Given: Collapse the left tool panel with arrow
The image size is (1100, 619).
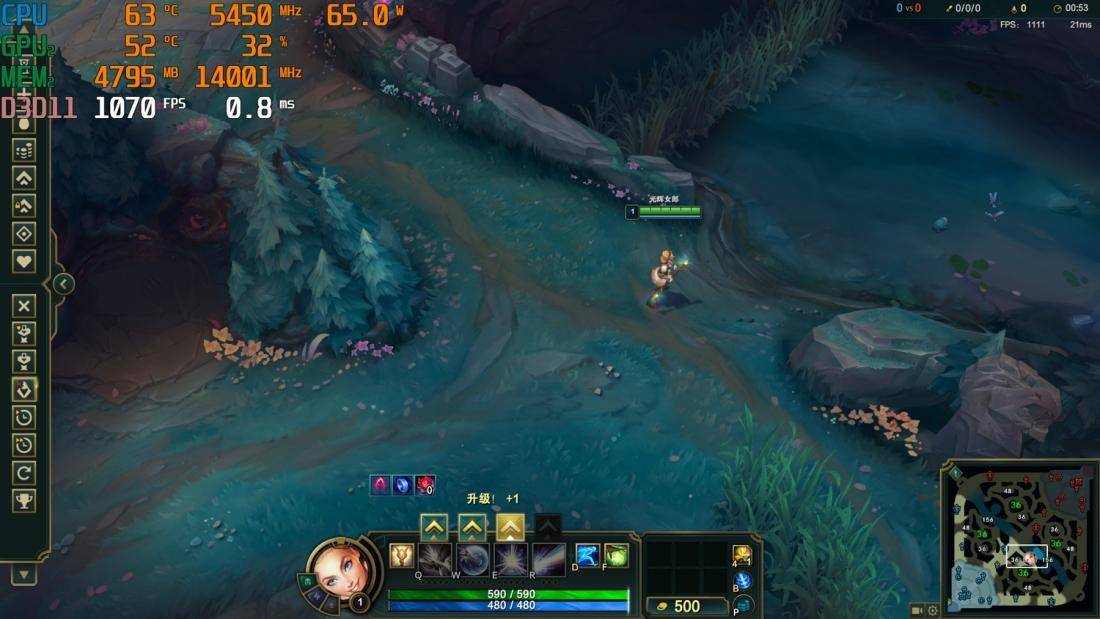Looking at the screenshot, I should click(63, 284).
